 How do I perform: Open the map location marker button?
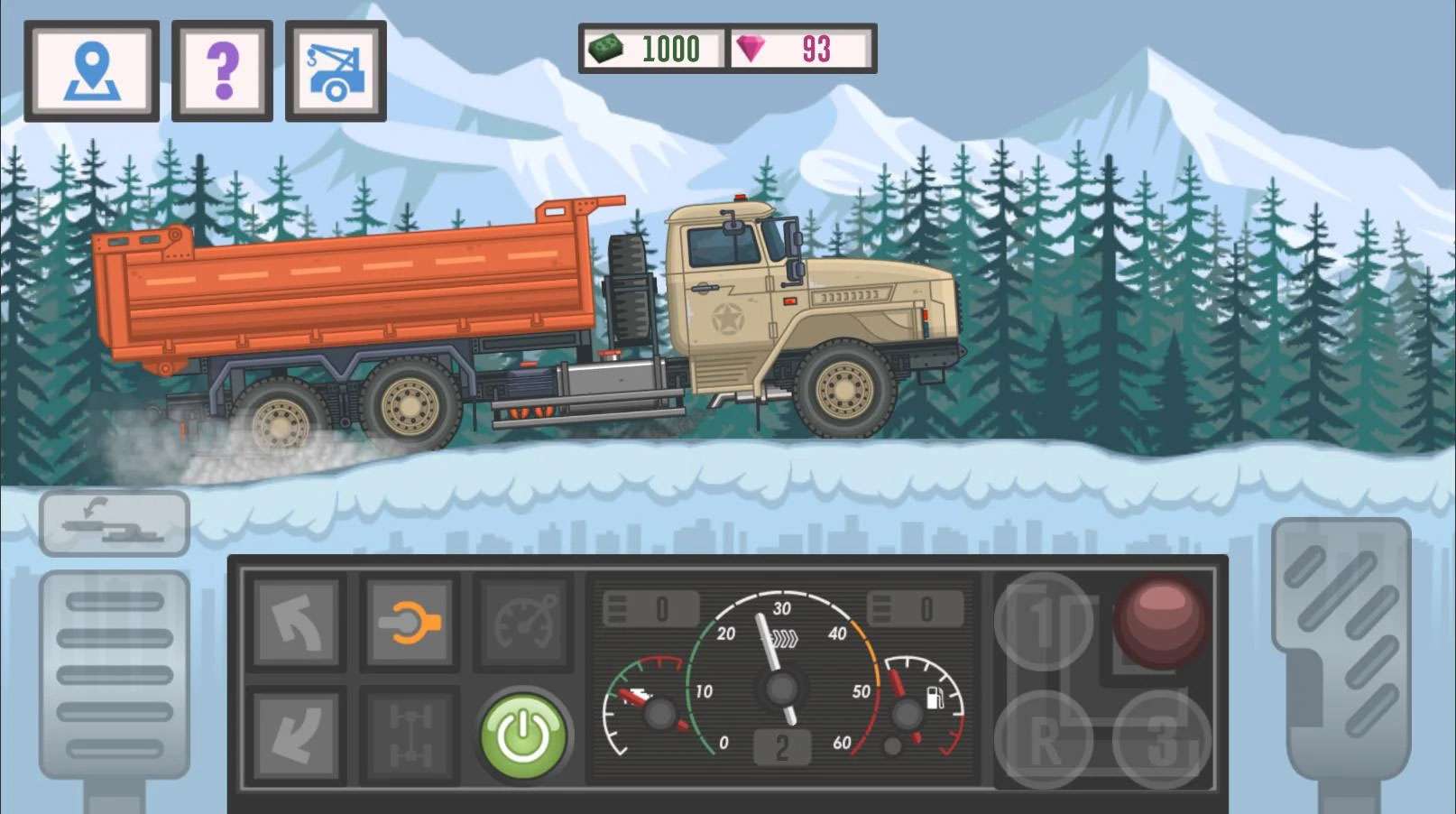92,70
